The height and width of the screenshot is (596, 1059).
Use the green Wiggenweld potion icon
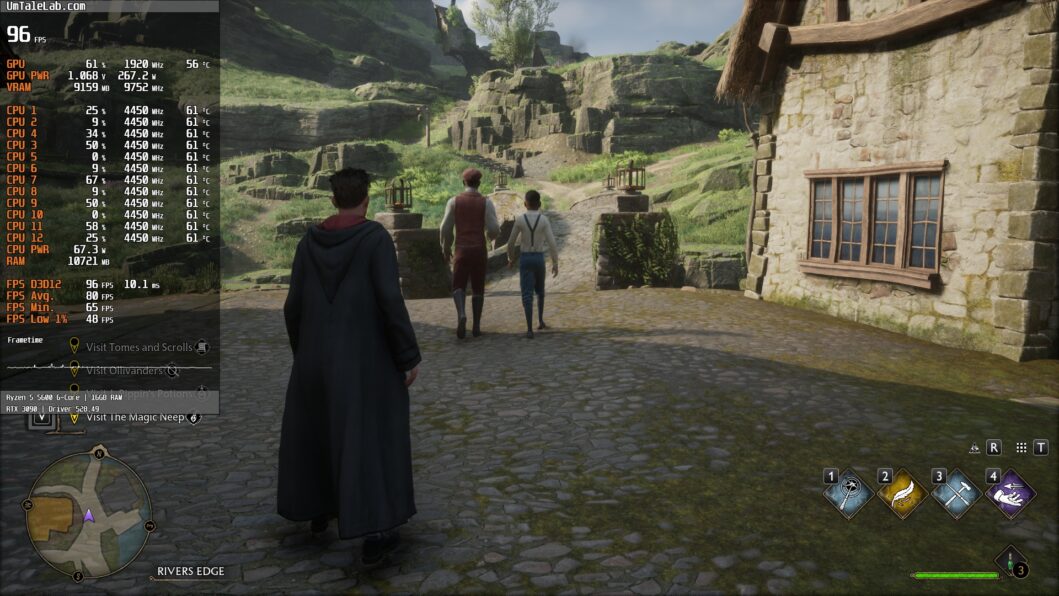point(1012,564)
